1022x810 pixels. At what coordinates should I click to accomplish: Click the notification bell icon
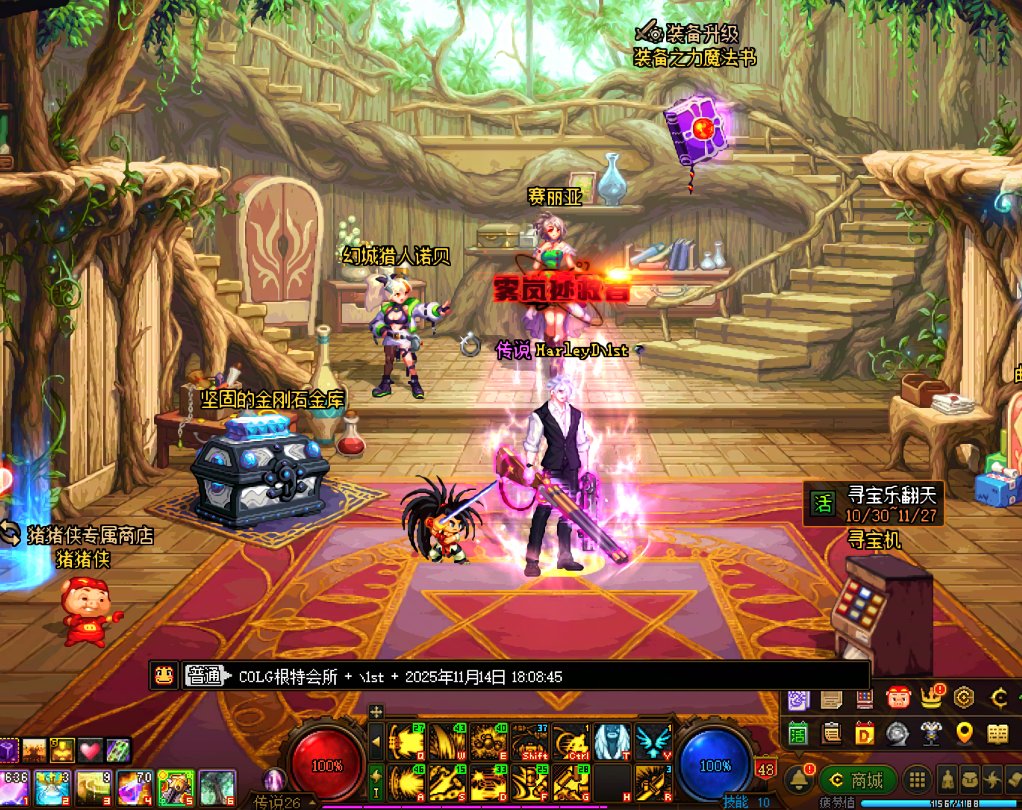click(798, 780)
